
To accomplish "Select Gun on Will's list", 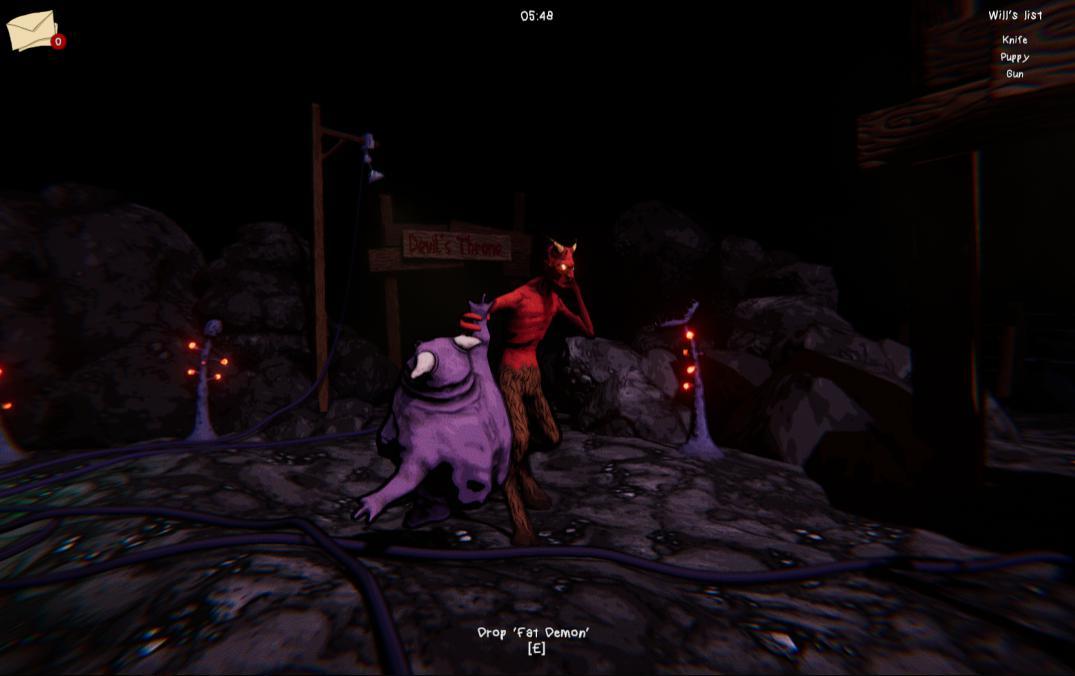I will point(1014,74).
